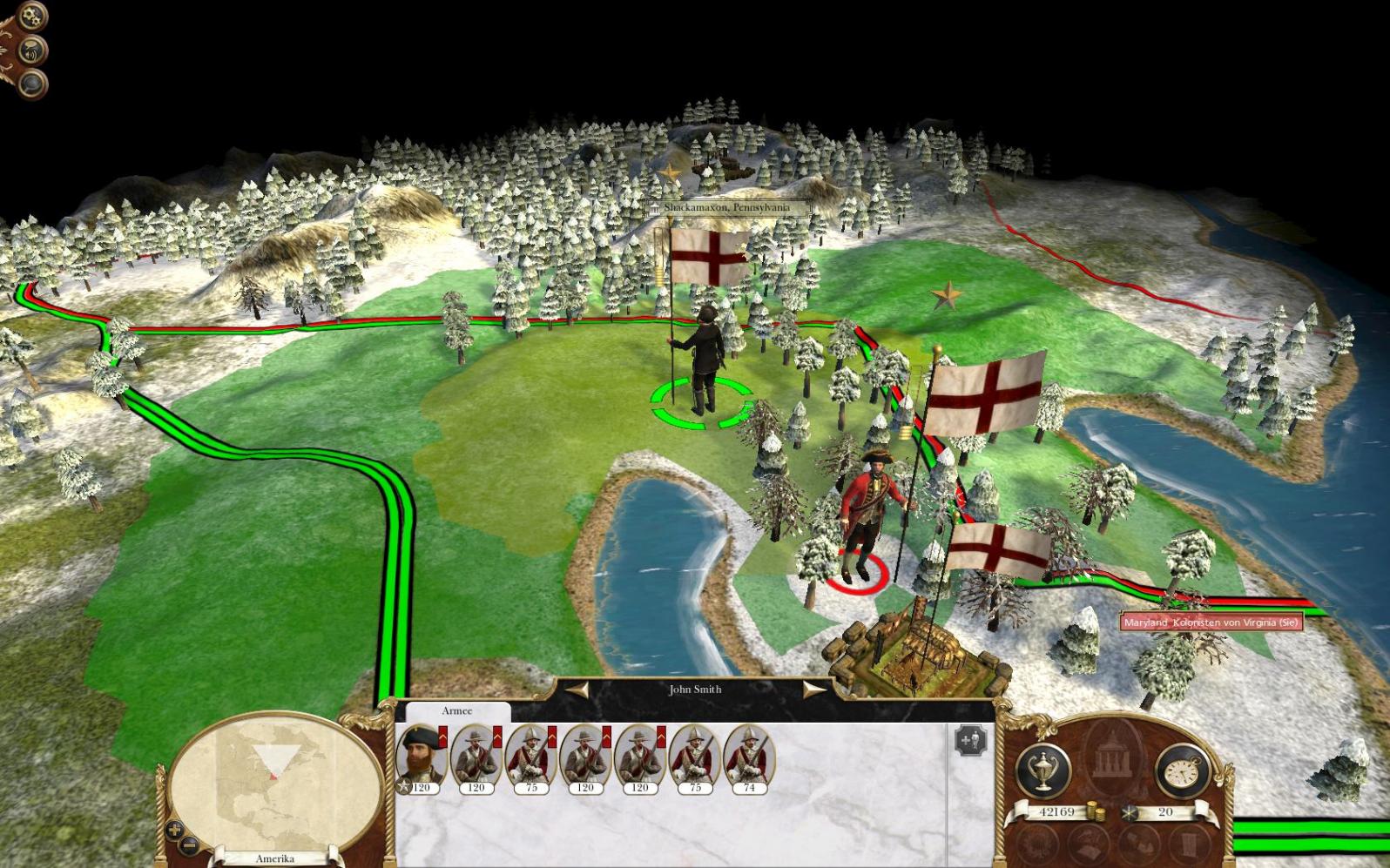Open the gears game options button
The image size is (1390, 868).
[x=32, y=15]
